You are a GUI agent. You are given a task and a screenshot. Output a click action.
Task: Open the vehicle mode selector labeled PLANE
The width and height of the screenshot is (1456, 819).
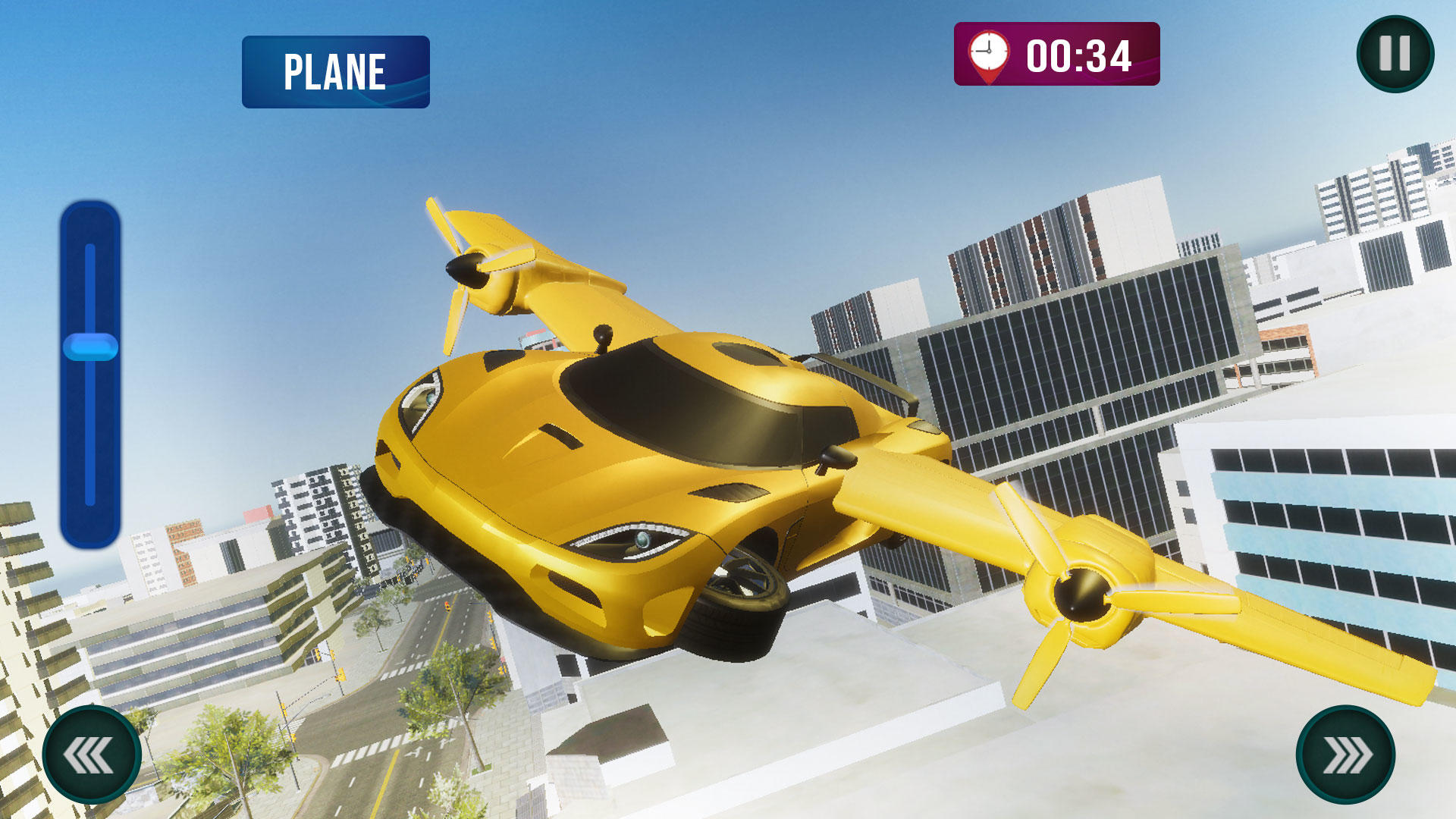pos(334,73)
